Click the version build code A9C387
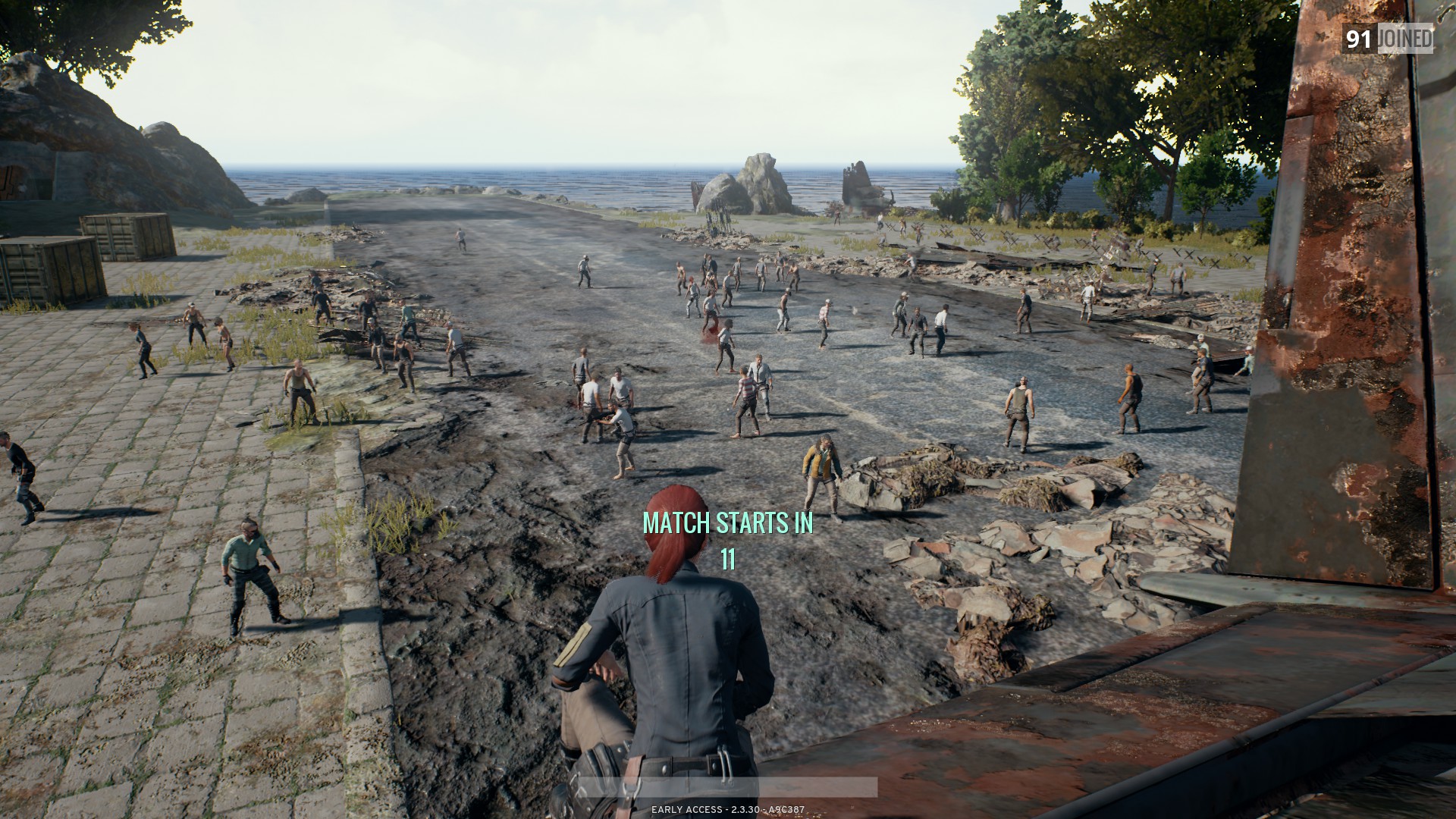The image size is (1456, 819). pyautogui.click(x=786, y=808)
